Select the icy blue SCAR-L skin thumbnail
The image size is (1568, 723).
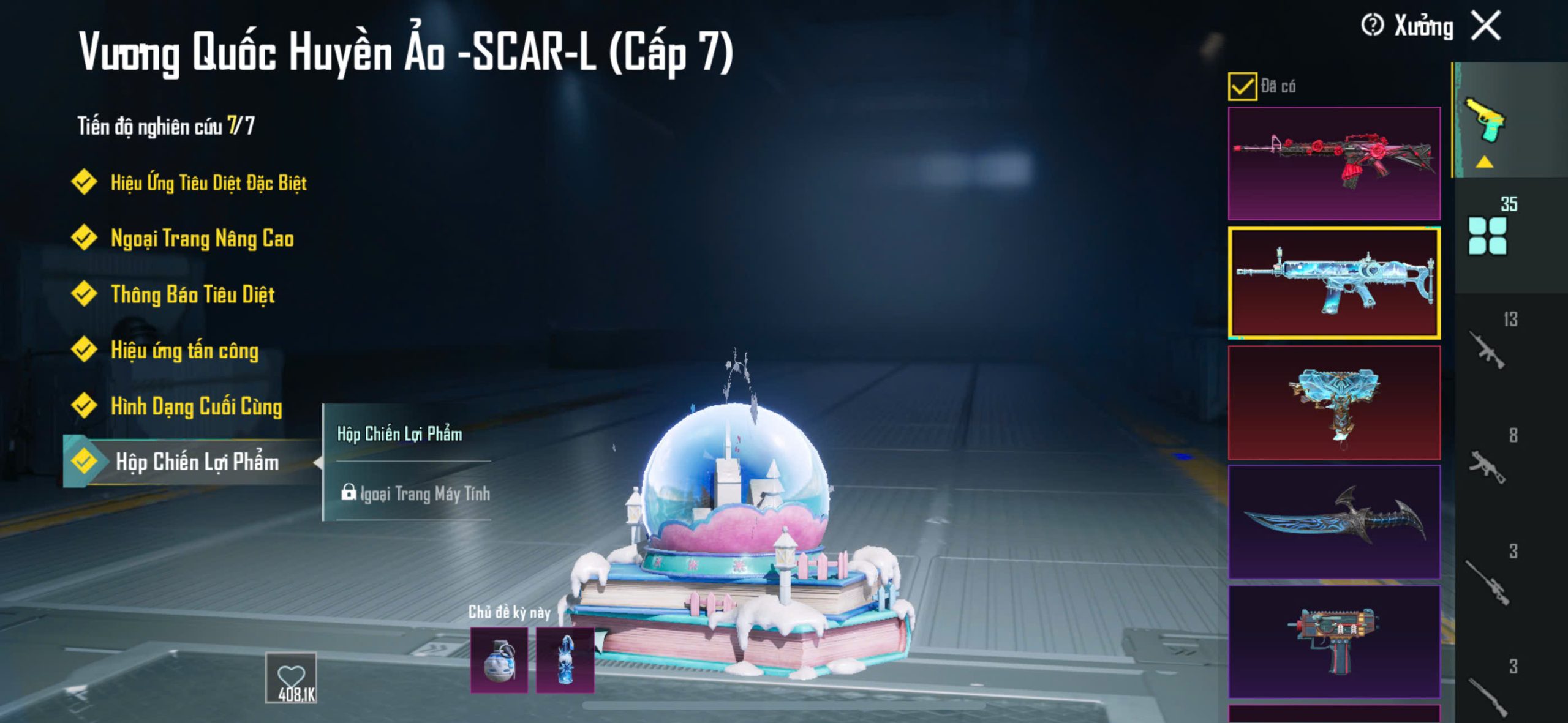(x=1334, y=283)
